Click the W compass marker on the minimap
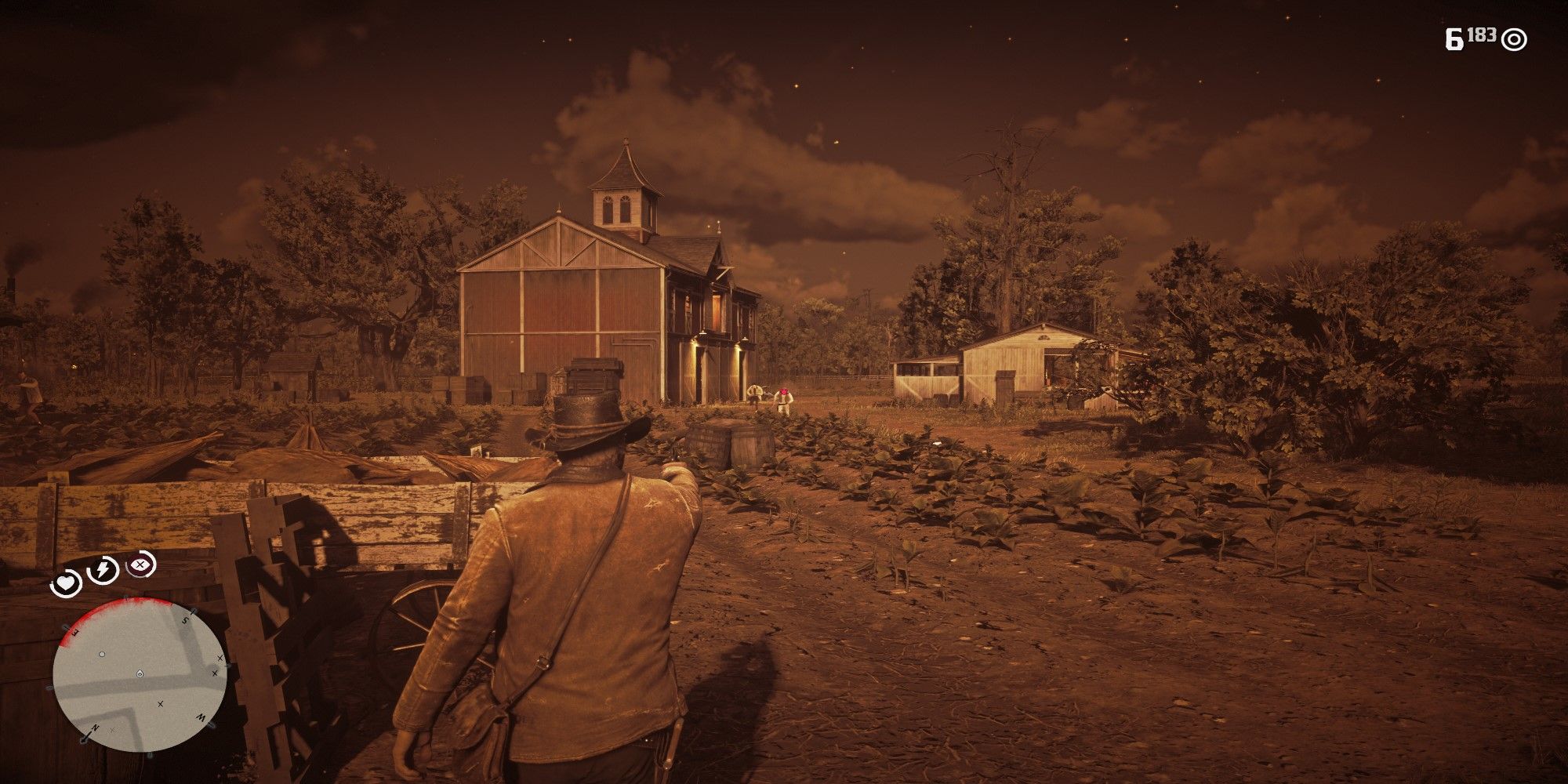1568x784 pixels. pos(201,717)
